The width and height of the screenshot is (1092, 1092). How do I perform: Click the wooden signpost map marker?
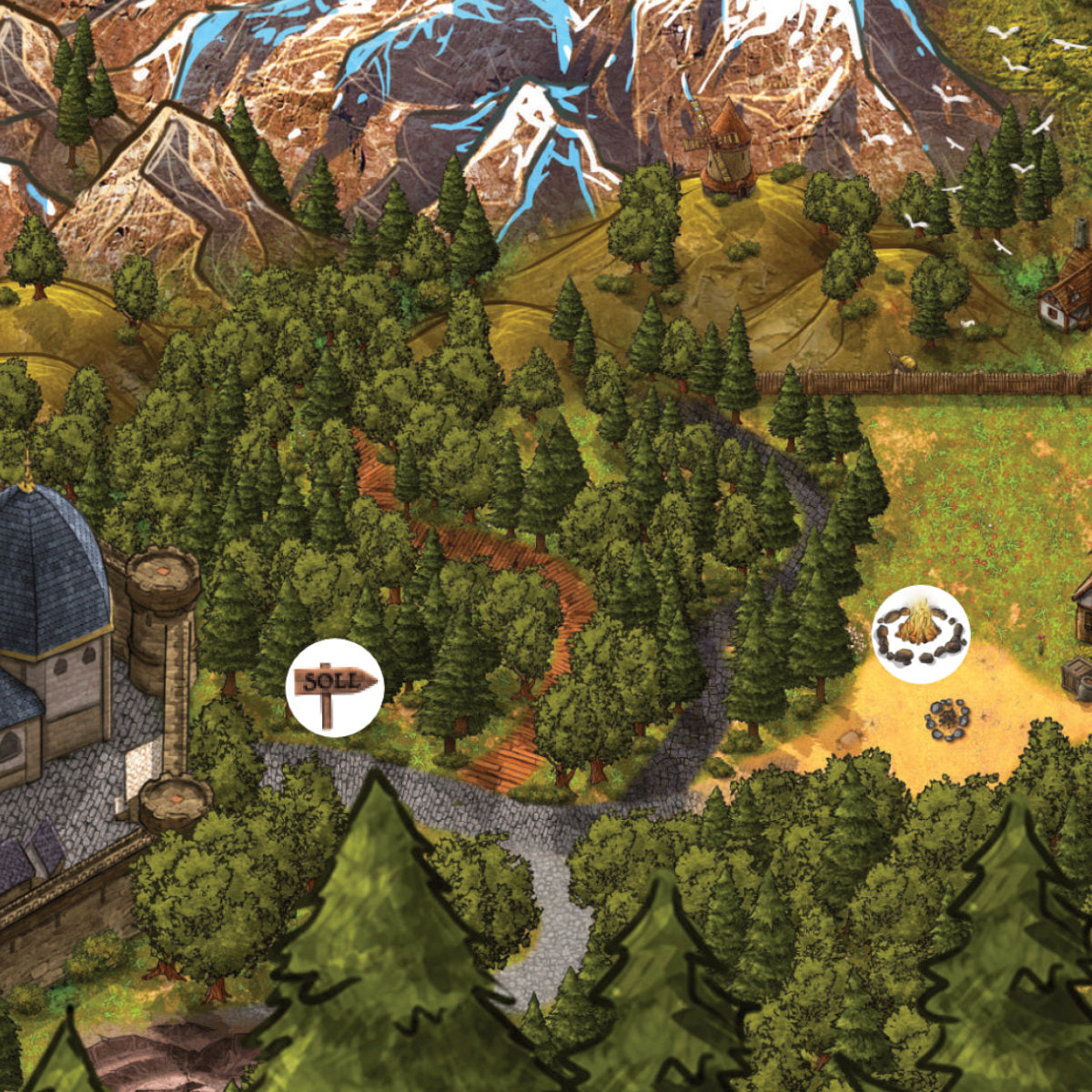pyautogui.click(x=333, y=687)
